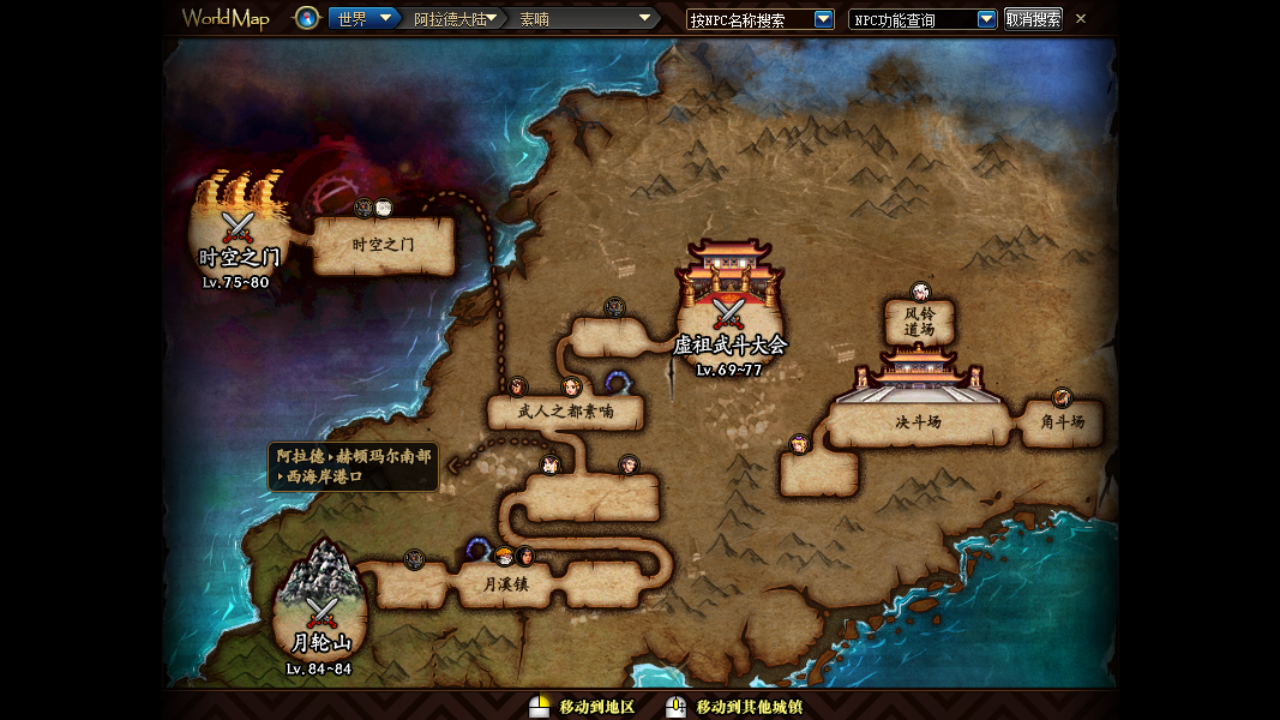Select the 虚祖武斗大会 dungeon icon
Viewport: 1280px width, 720px height.
tap(728, 310)
